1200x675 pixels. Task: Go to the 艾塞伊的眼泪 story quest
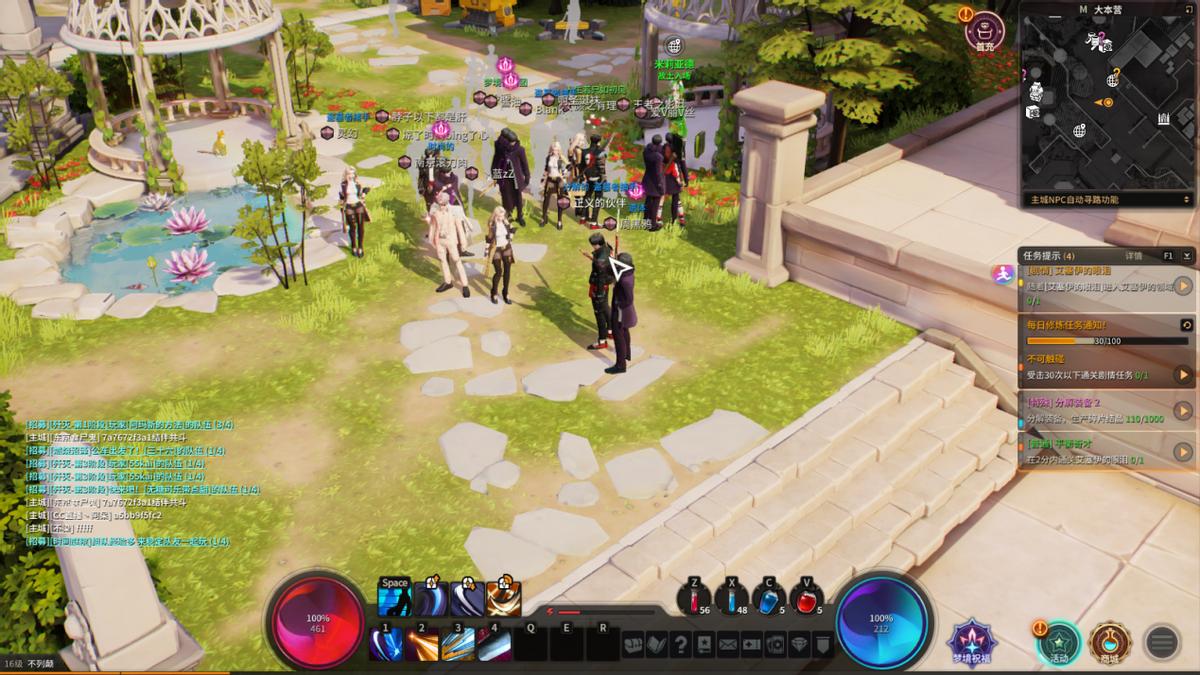click(1183, 287)
